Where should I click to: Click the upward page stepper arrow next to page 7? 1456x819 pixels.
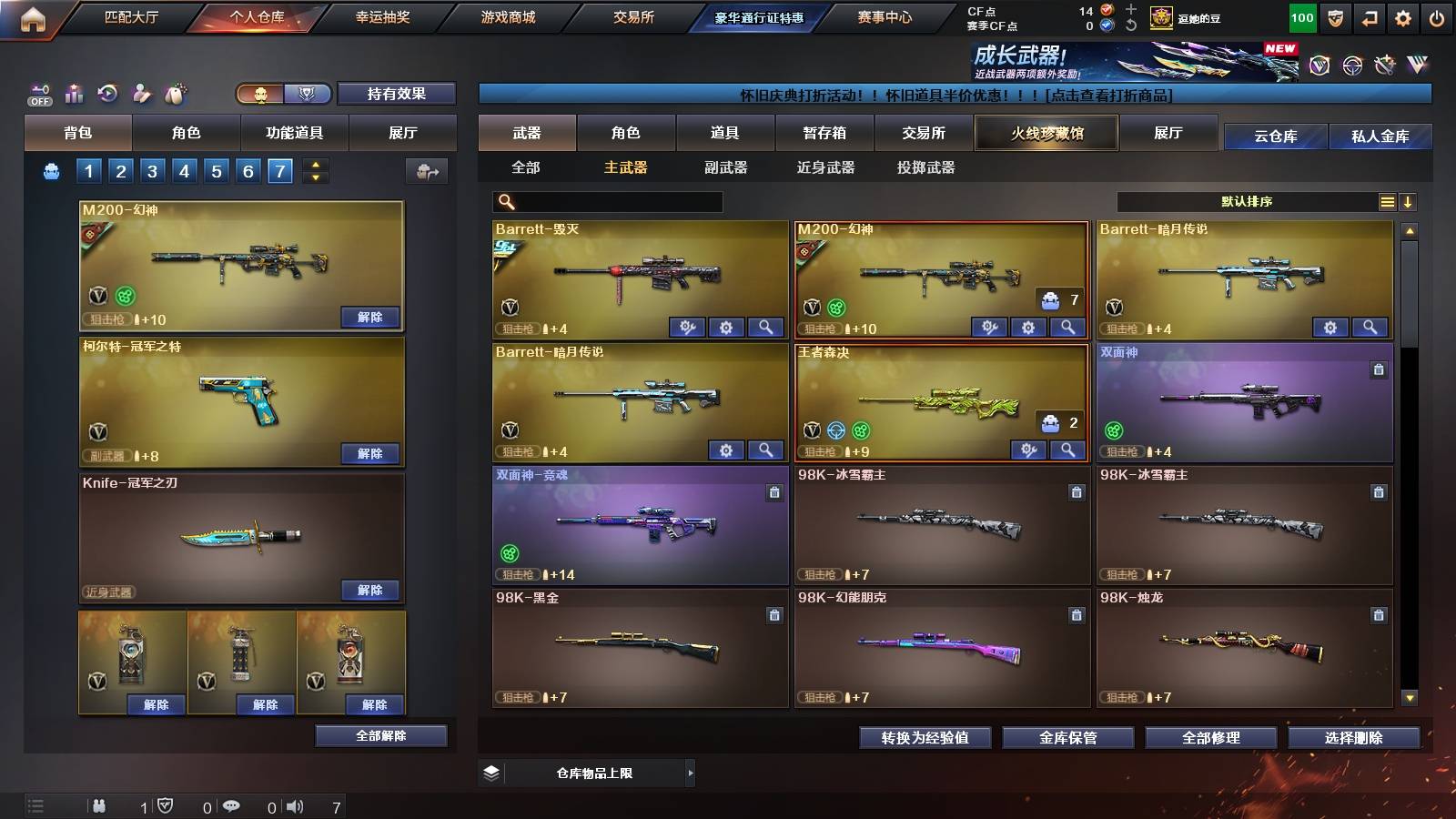tap(314, 165)
